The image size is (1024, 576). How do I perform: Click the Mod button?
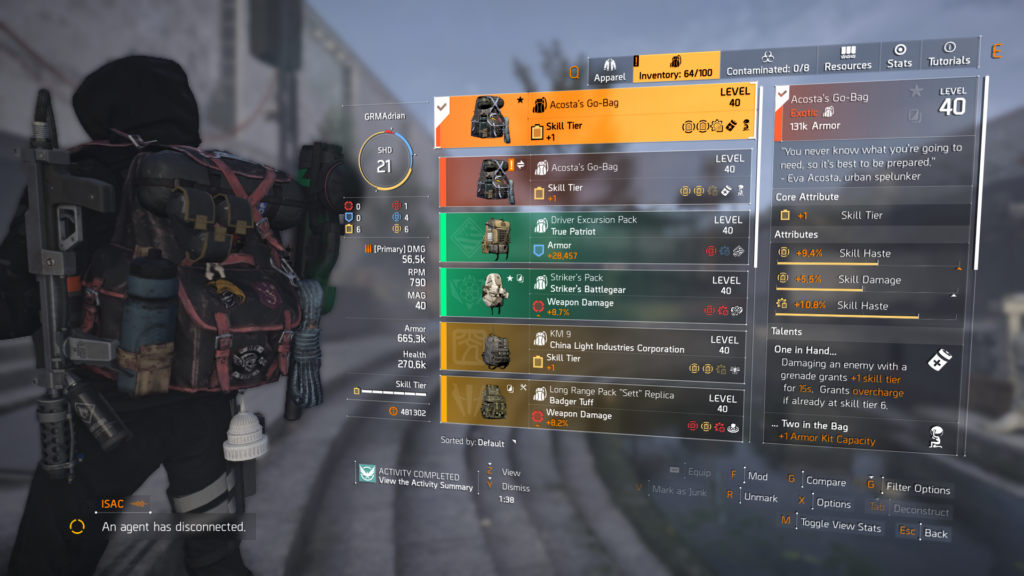tap(757, 477)
